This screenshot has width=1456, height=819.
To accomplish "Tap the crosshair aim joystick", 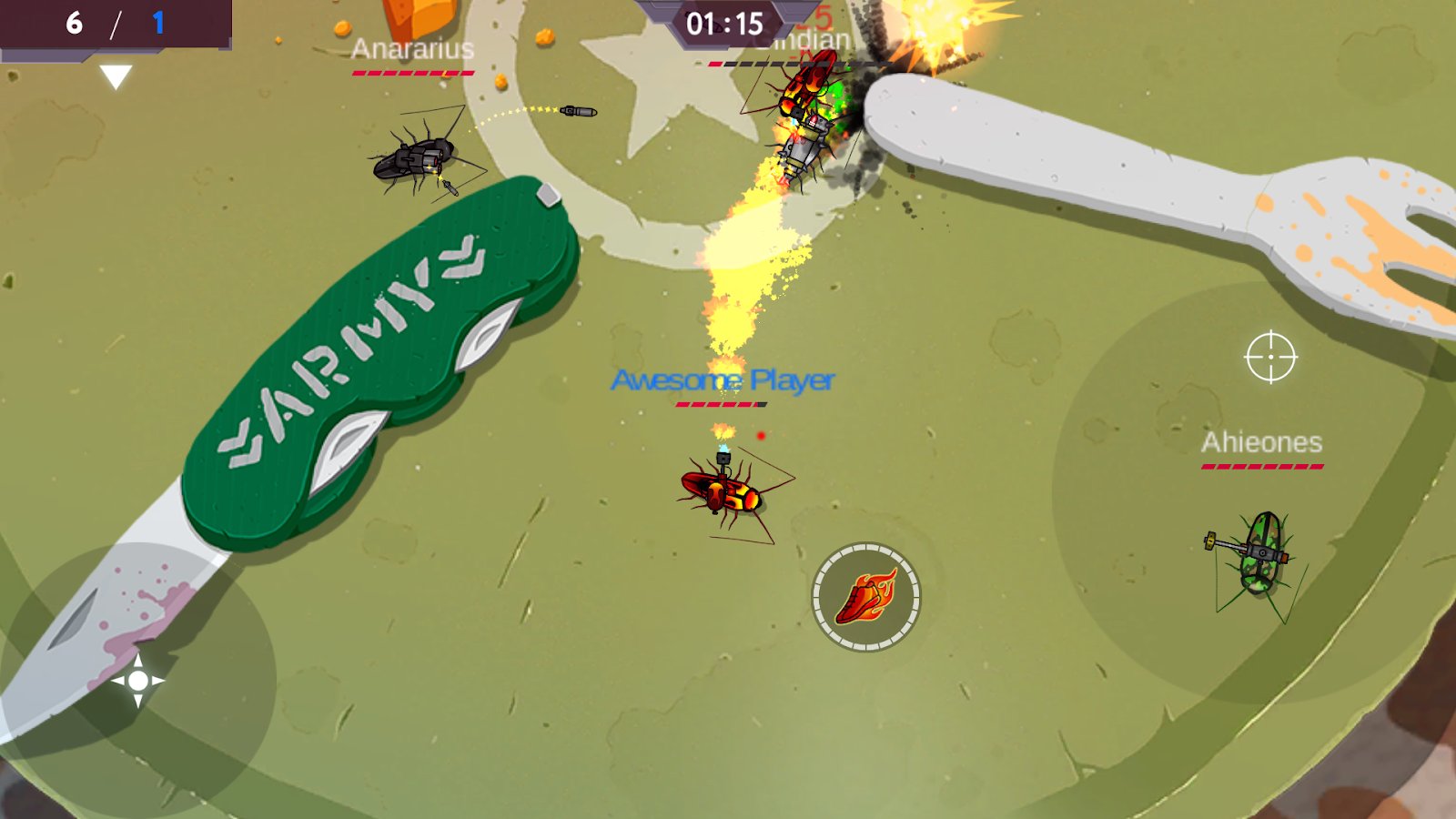I will click(1270, 358).
